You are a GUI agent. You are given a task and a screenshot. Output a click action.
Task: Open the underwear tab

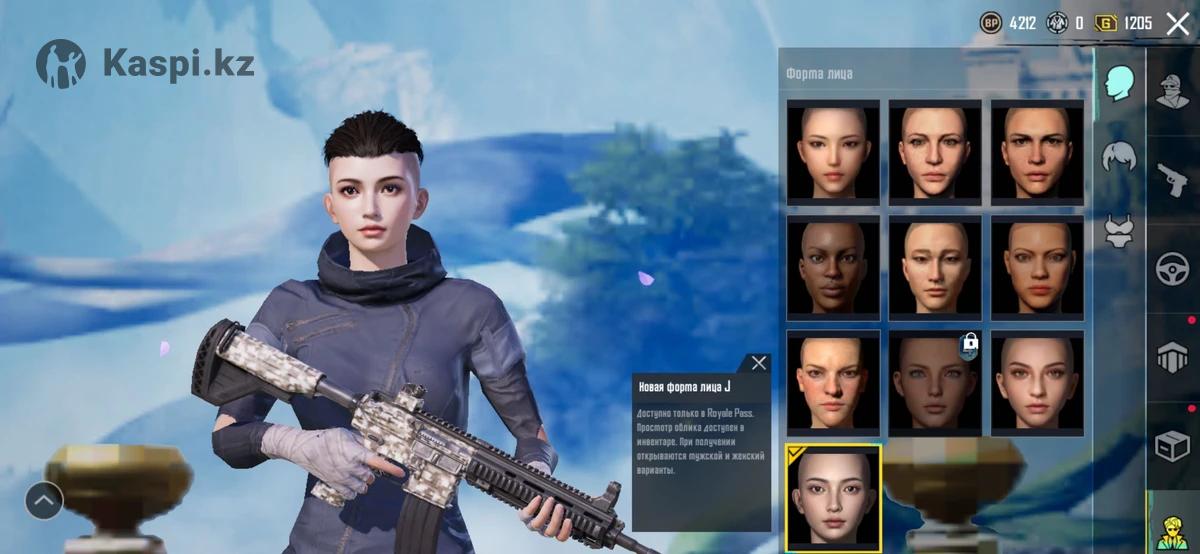[1119, 232]
